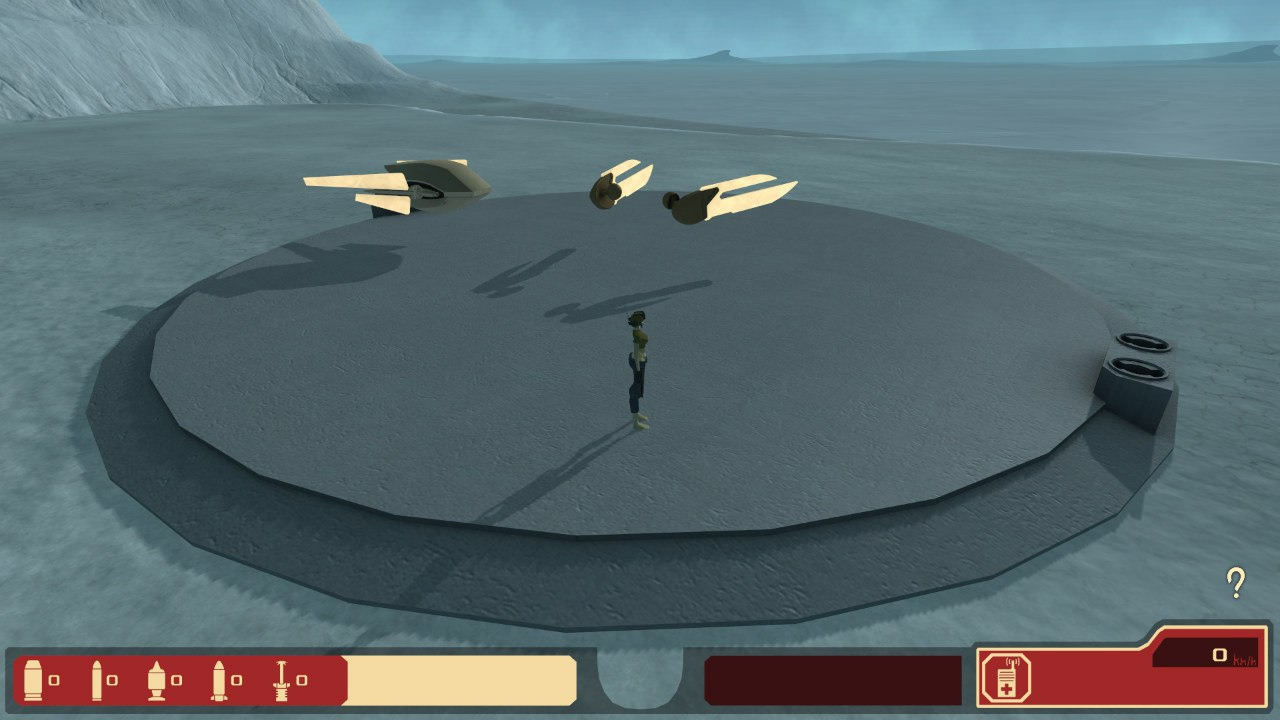Activate the medical radio call icon
The image size is (1280, 720).
click(x=1001, y=676)
